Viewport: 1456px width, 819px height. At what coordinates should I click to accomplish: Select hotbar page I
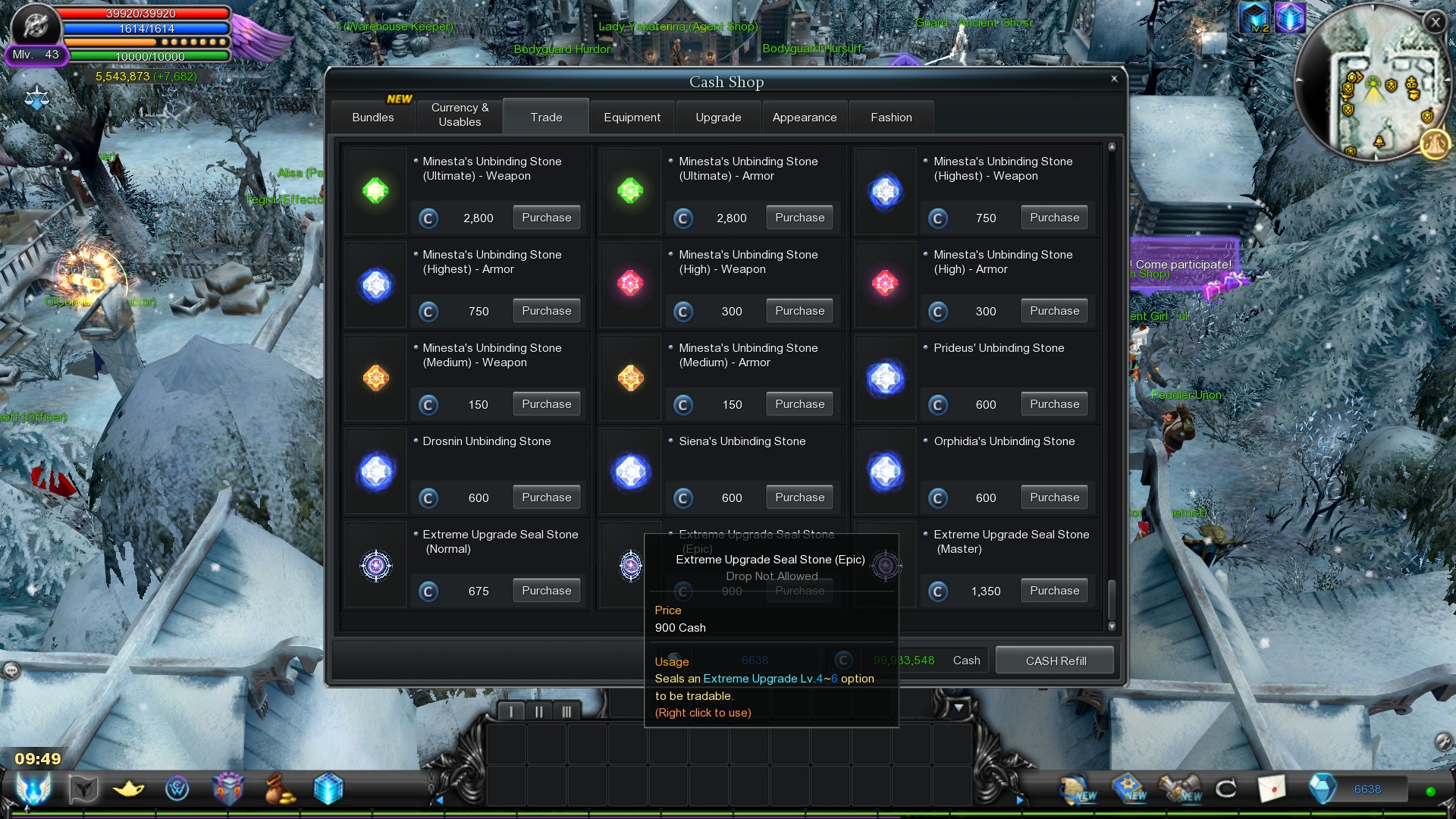[x=512, y=711]
